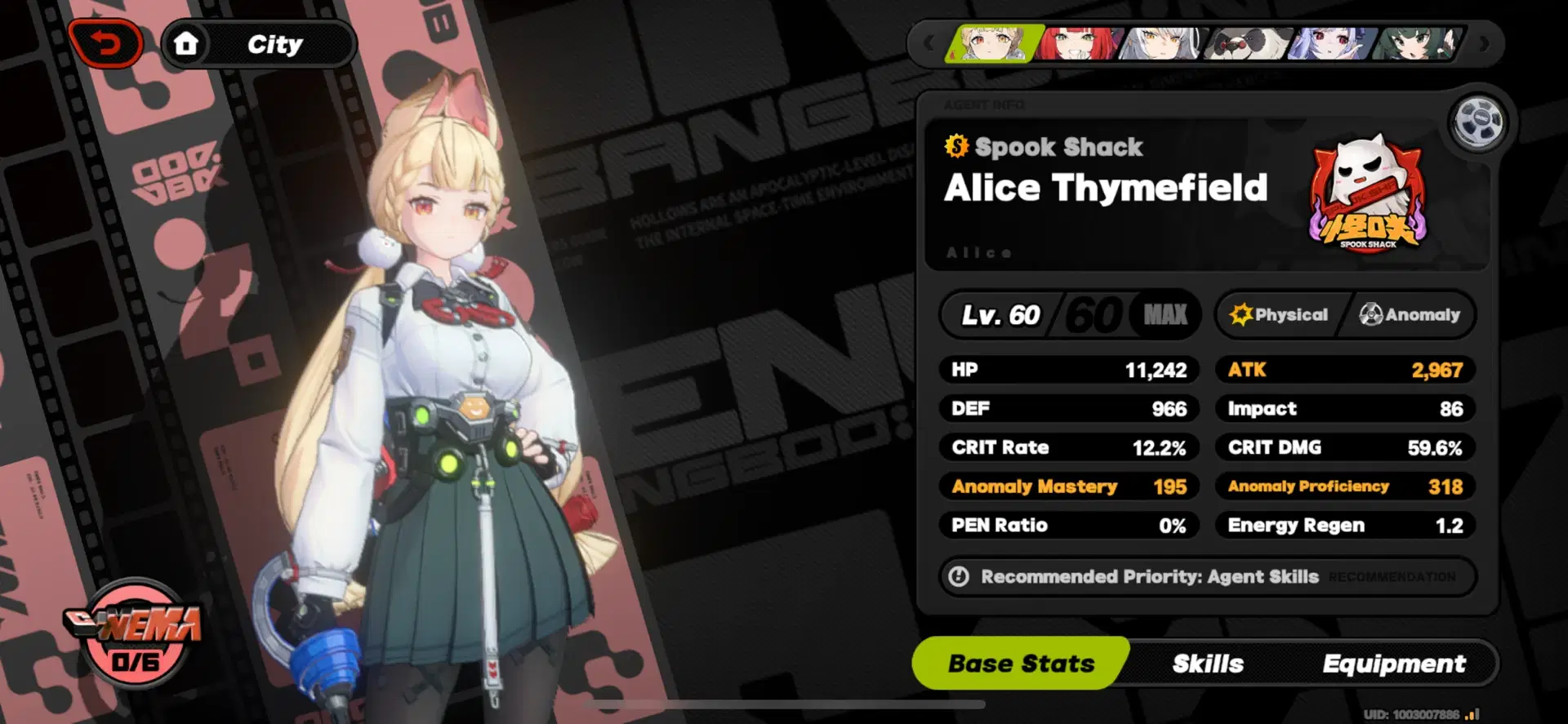Switch to the Skills tab
This screenshot has height=724, width=1568.
tap(1206, 664)
